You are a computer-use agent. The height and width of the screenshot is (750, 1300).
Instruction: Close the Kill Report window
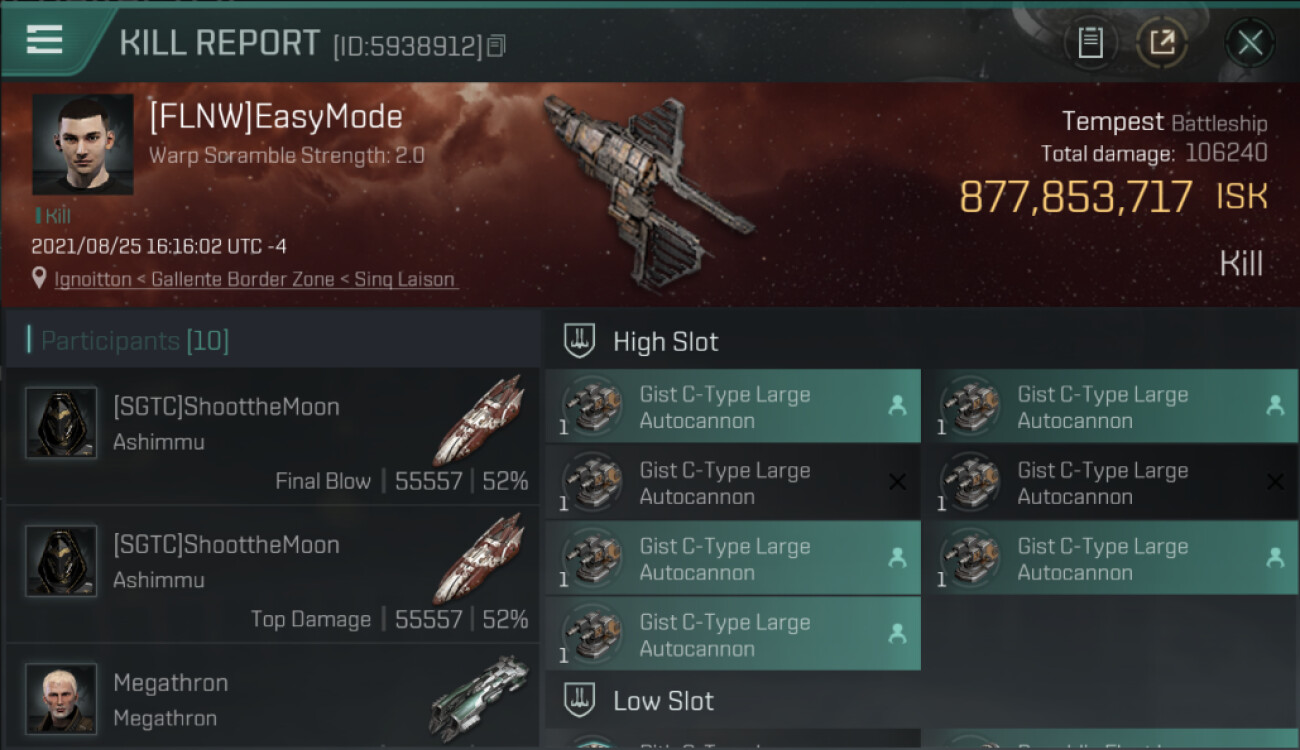[x=1249, y=43]
